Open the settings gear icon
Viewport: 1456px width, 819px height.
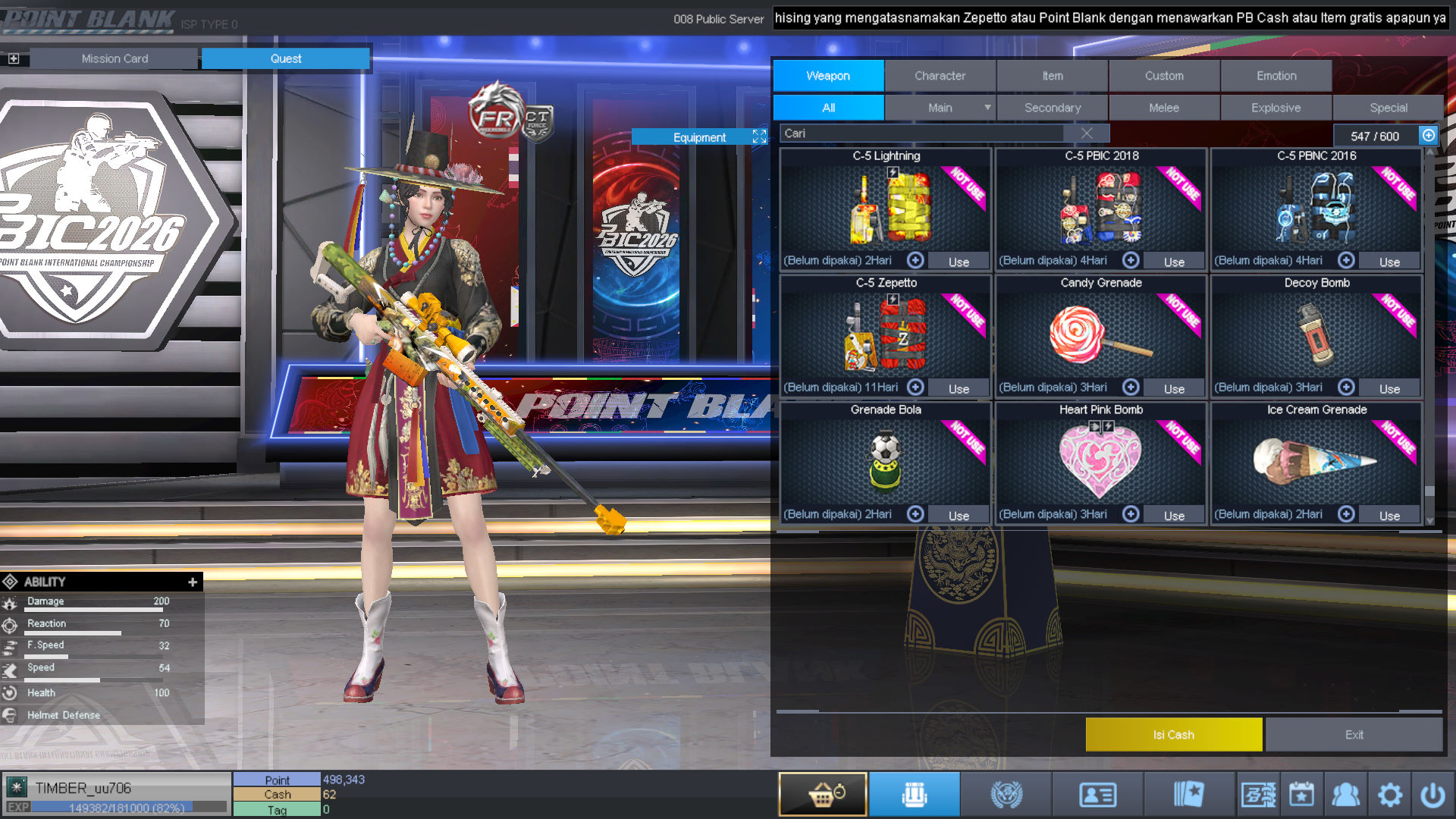click(x=1389, y=795)
